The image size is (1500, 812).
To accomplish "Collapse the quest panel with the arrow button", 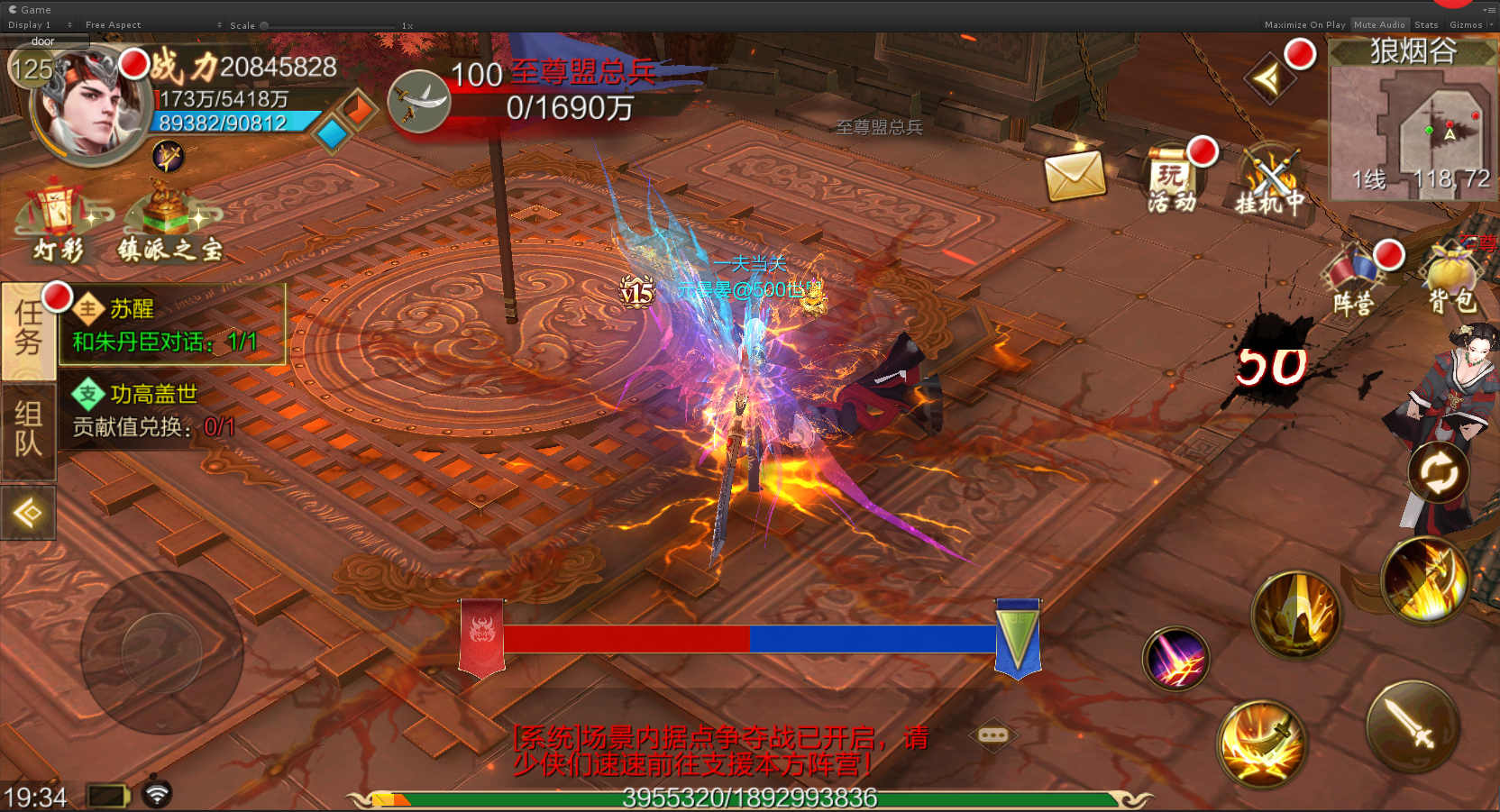I will tap(28, 513).
